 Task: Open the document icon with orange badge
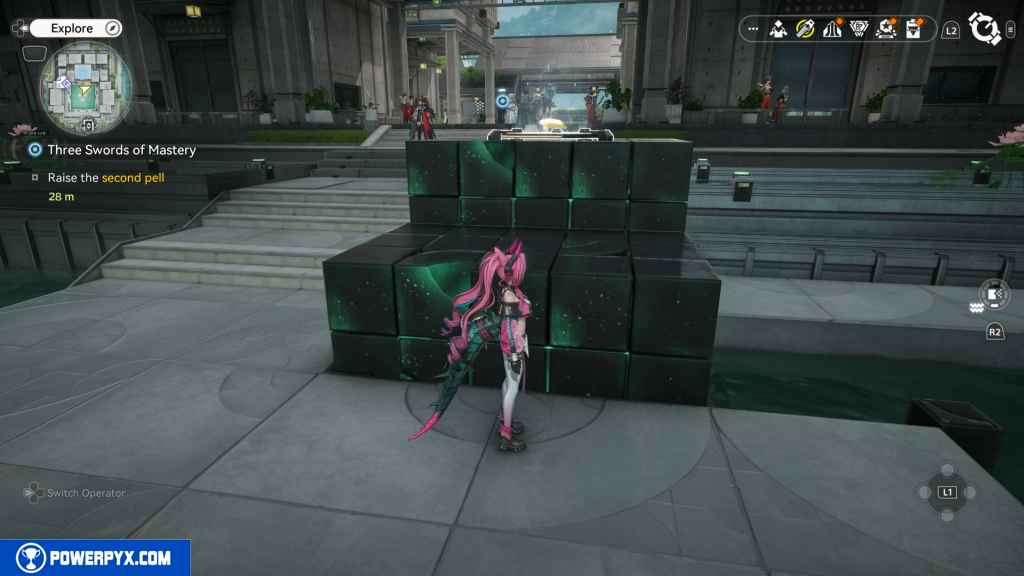point(912,29)
